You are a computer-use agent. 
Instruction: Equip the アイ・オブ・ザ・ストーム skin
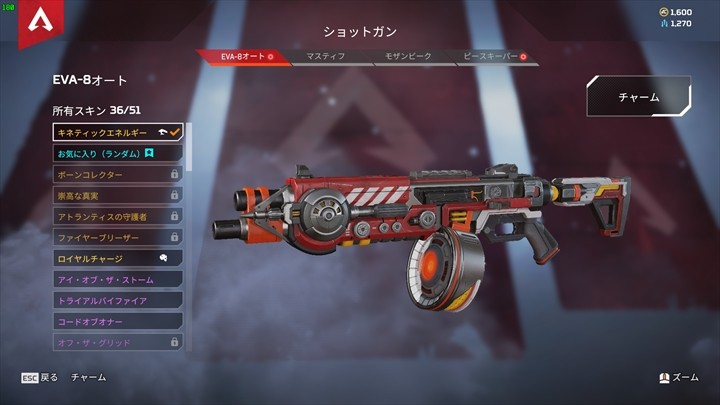118,279
